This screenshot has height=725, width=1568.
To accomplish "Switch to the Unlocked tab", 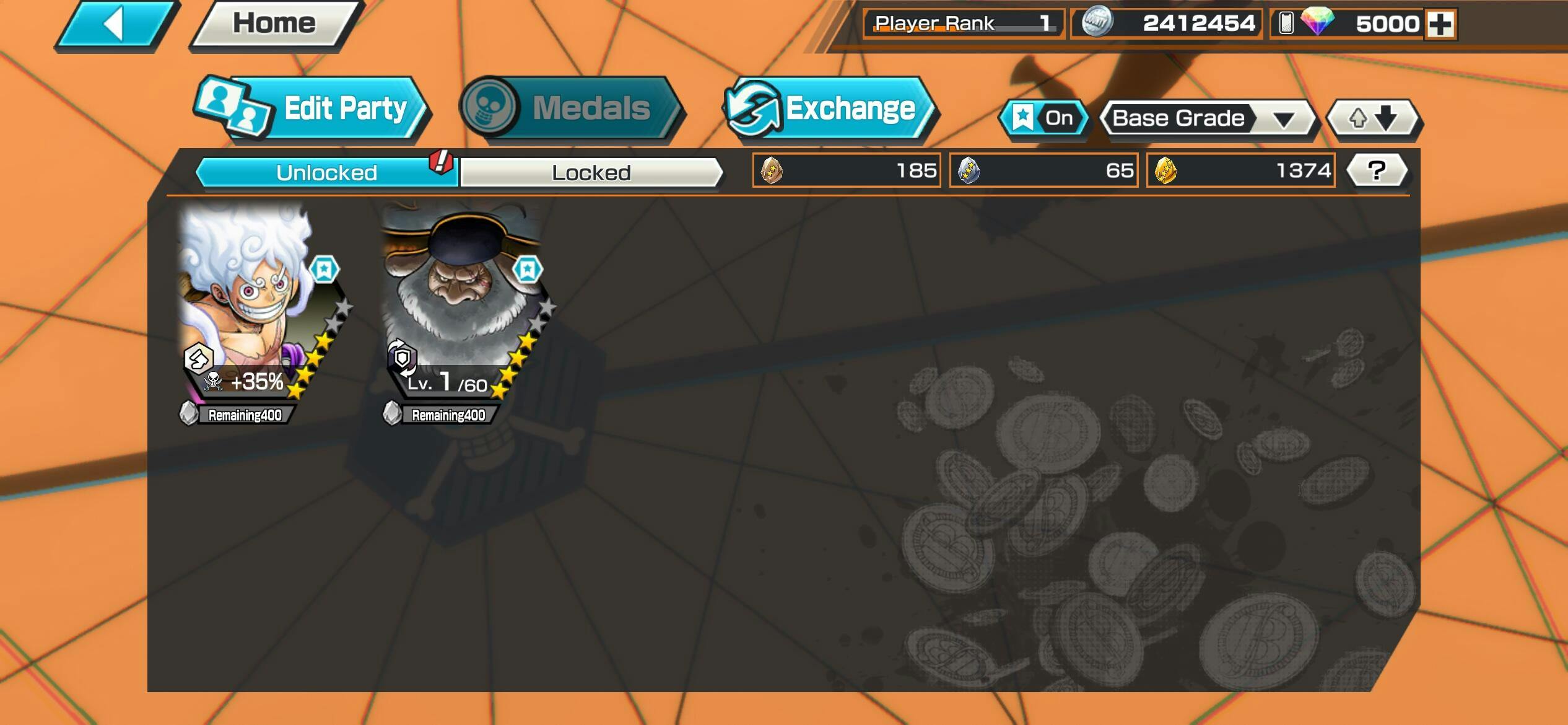I will tap(326, 172).
